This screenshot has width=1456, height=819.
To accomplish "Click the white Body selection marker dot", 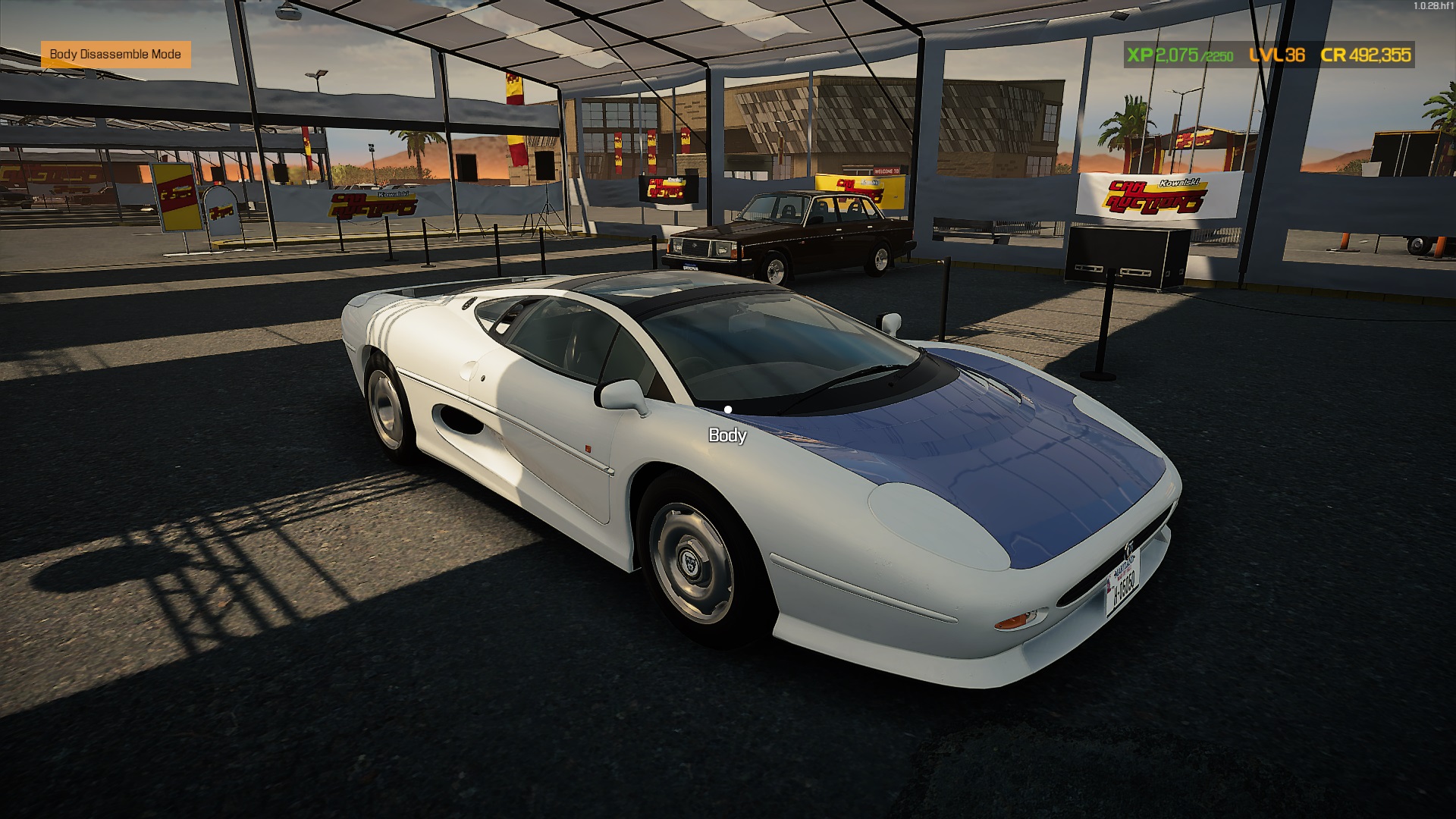I will click(x=730, y=408).
